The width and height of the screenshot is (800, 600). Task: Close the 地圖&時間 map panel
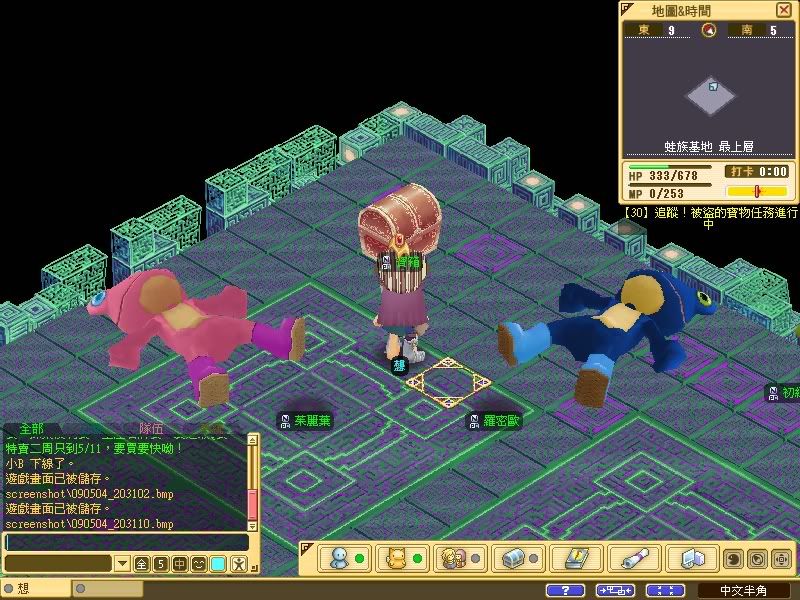tap(783, 9)
